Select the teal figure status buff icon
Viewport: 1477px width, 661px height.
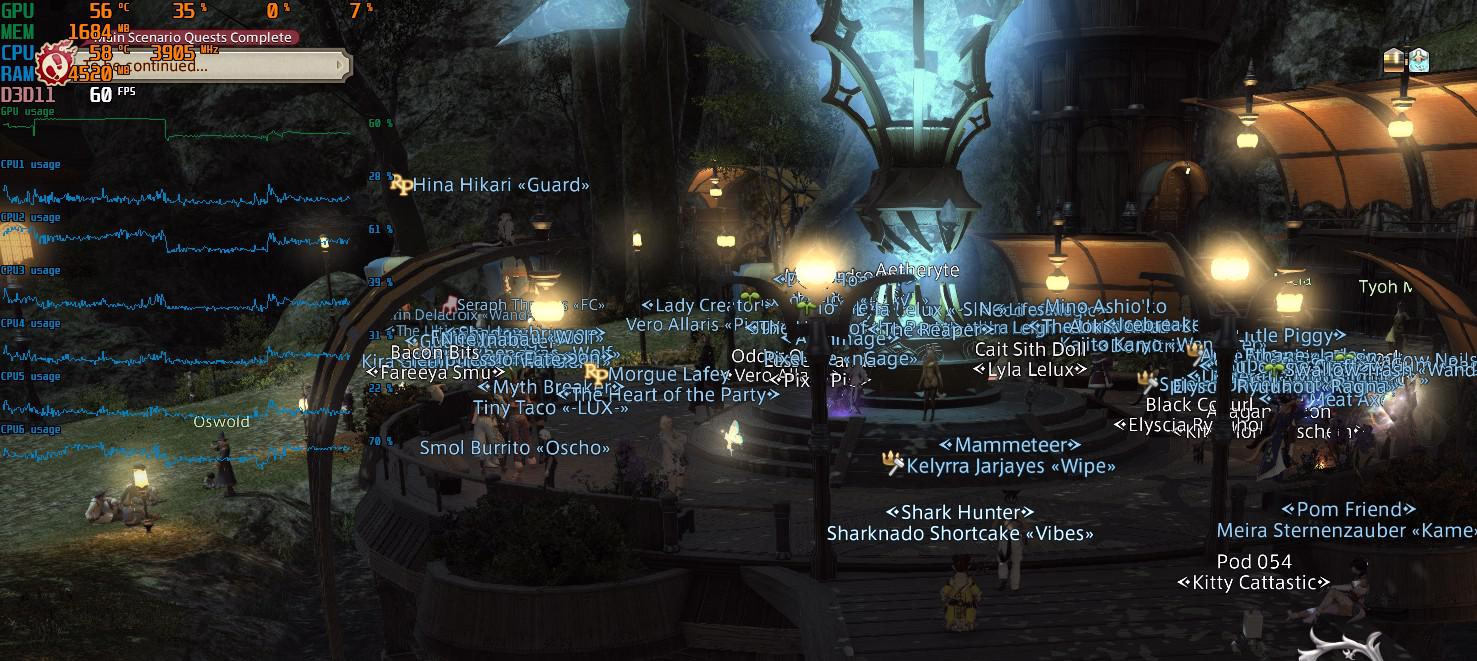point(1418,60)
